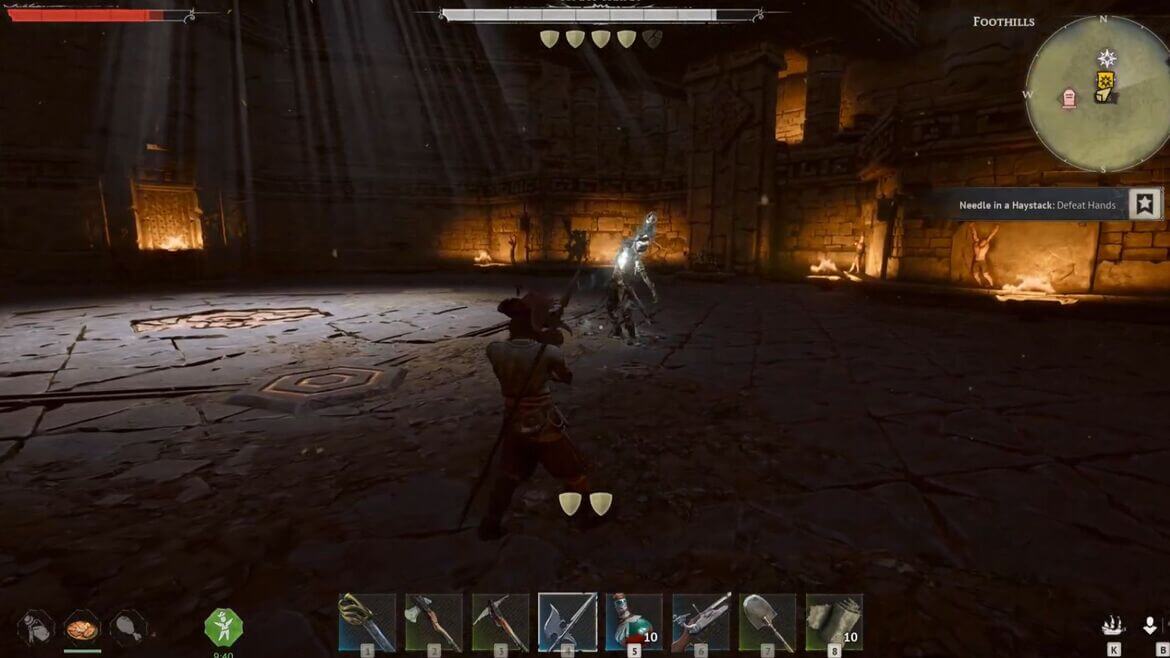Click the green dancing figure buff icon
The width and height of the screenshot is (1170, 658).
pyautogui.click(x=223, y=628)
